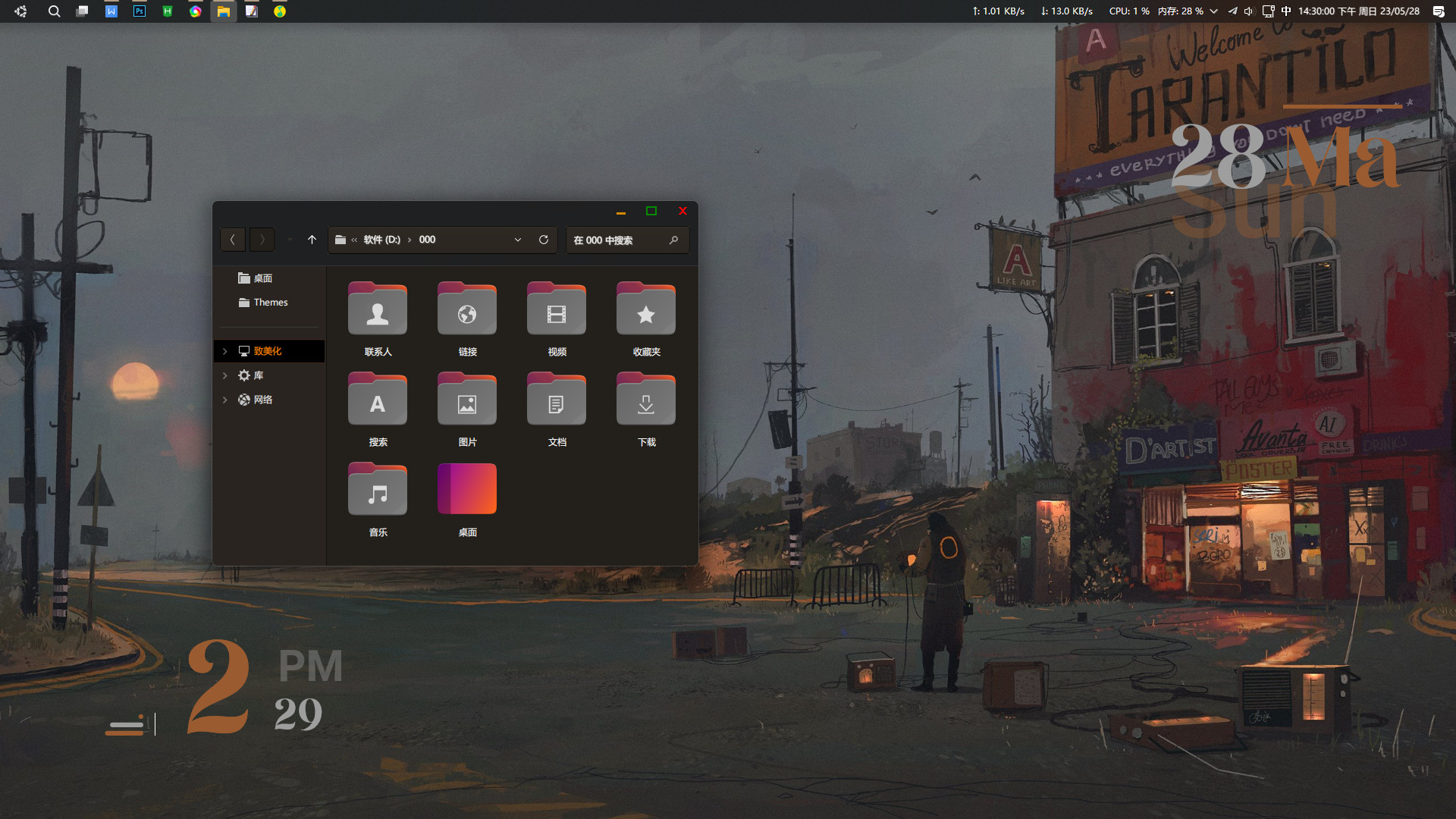Open the 下载 downloads folder

coord(646,402)
